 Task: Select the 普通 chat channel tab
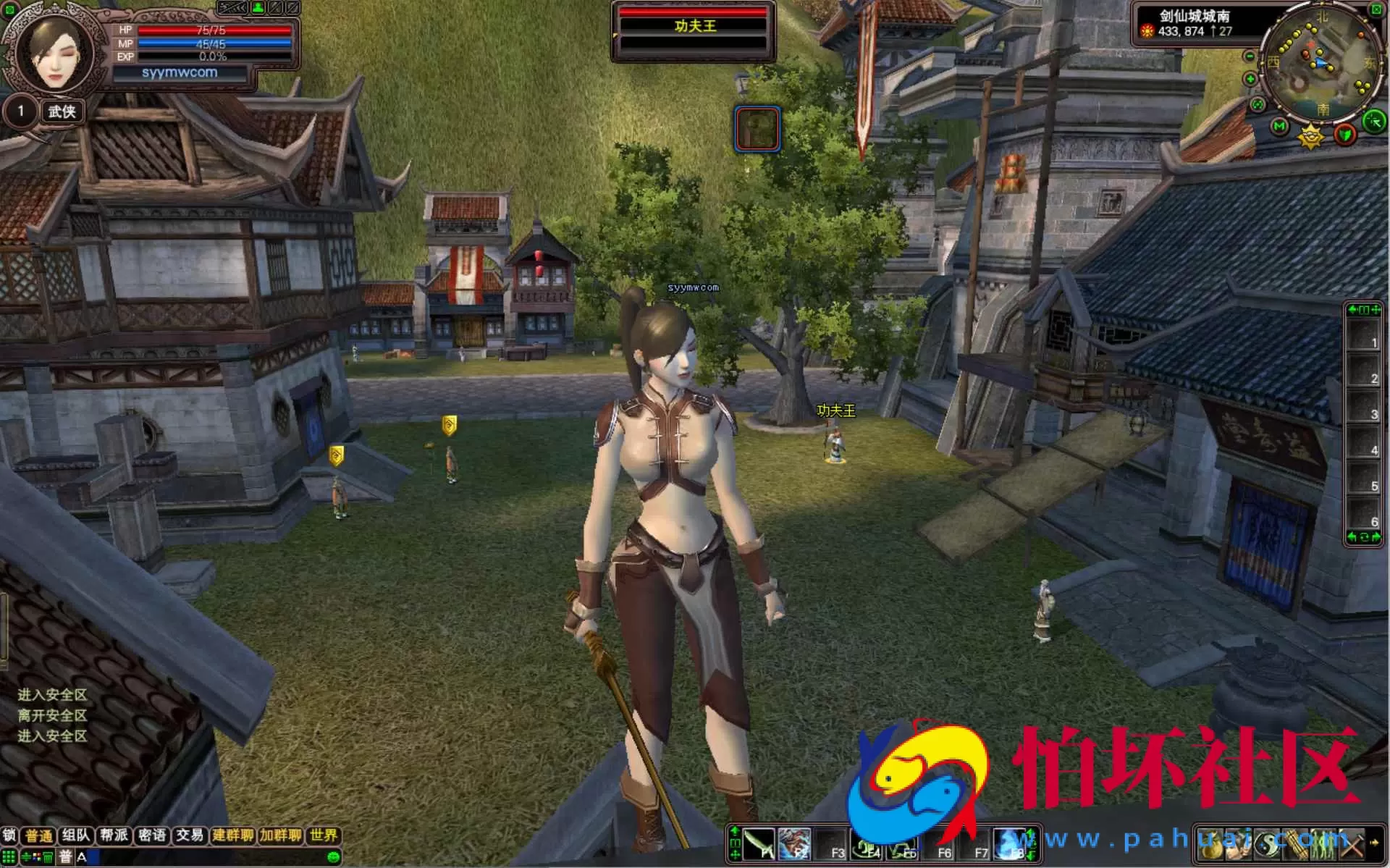coord(39,835)
